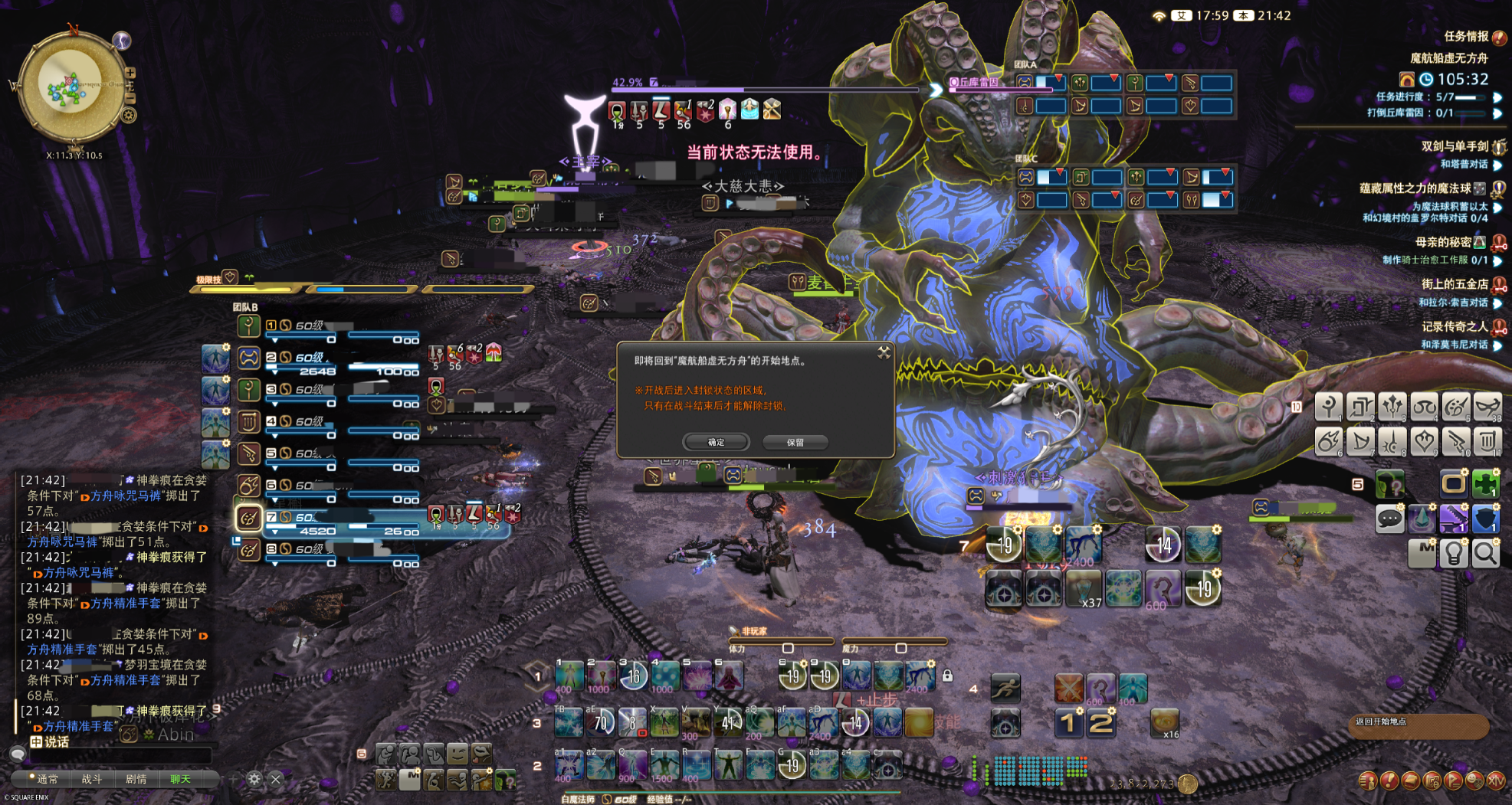Viewport: 1512px width, 805px height.
Task: Activate the green puzzle piece icon
Action: [1485, 483]
